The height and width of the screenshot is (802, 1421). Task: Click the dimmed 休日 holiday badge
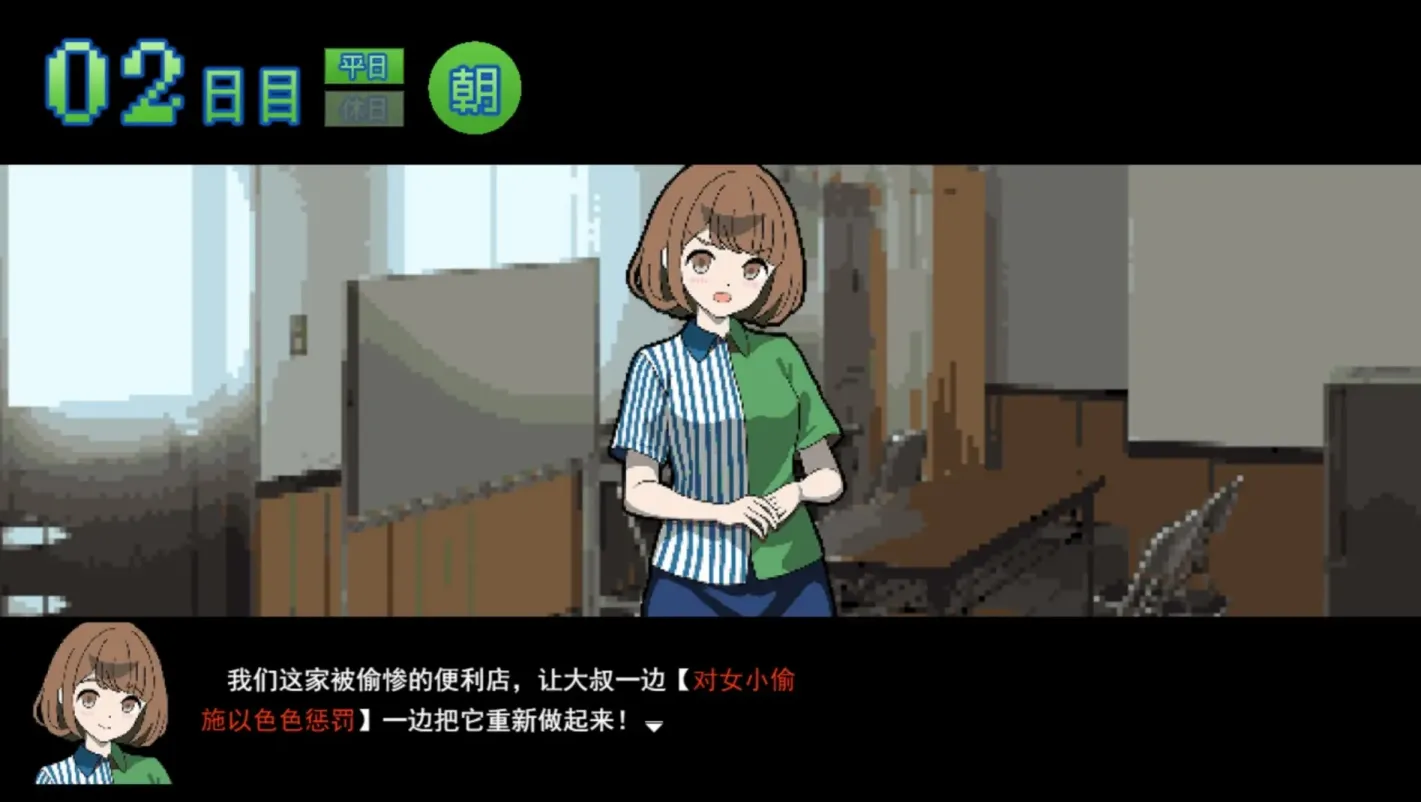click(366, 107)
